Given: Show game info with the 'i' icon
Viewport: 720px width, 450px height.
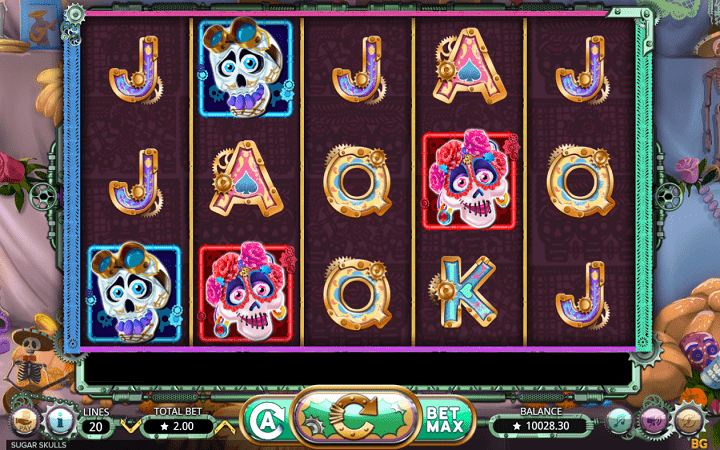Looking at the screenshot, I should pyautogui.click(x=58, y=419).
